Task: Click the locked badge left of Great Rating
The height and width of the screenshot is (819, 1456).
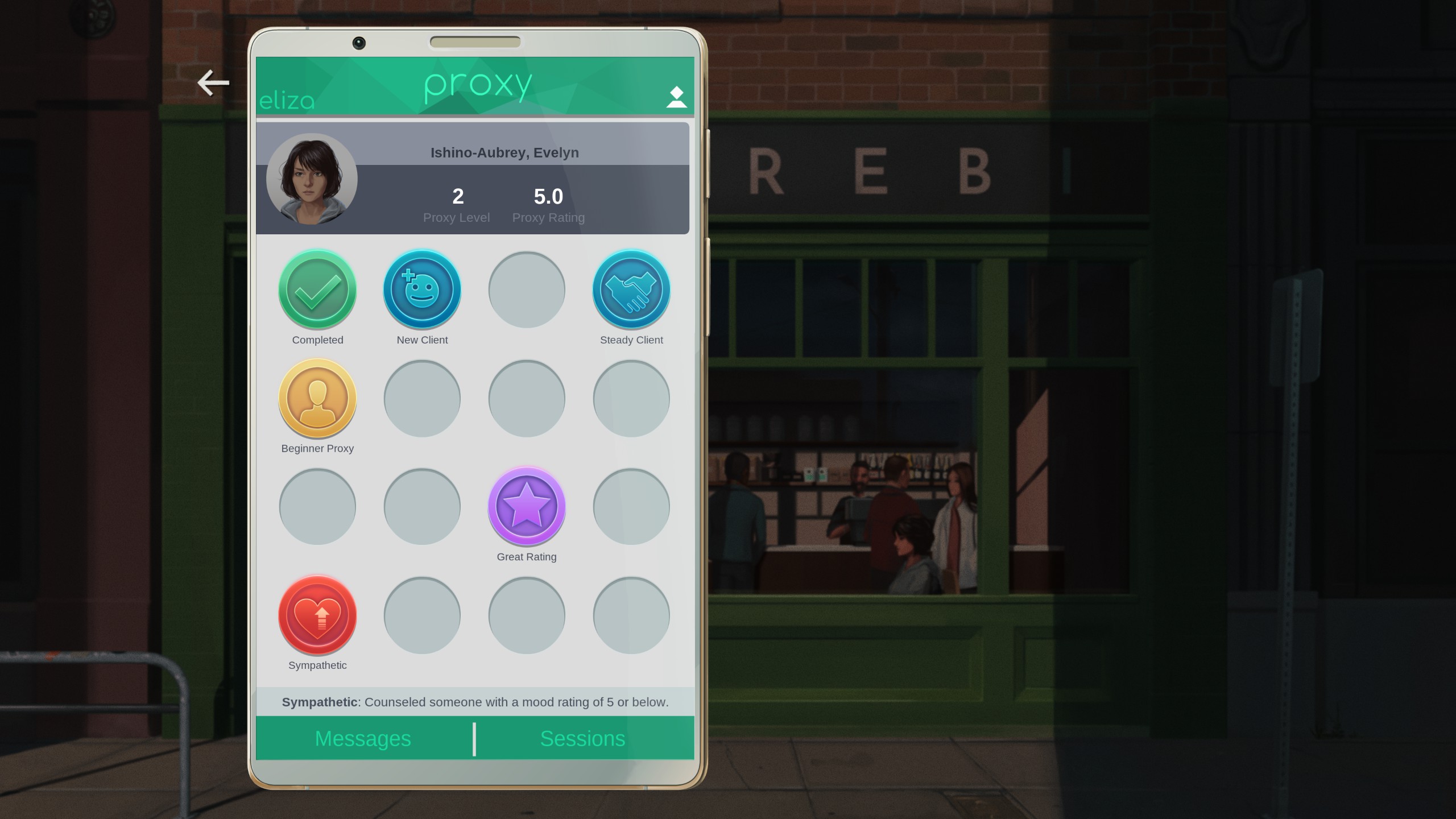Action: point(422,506)
